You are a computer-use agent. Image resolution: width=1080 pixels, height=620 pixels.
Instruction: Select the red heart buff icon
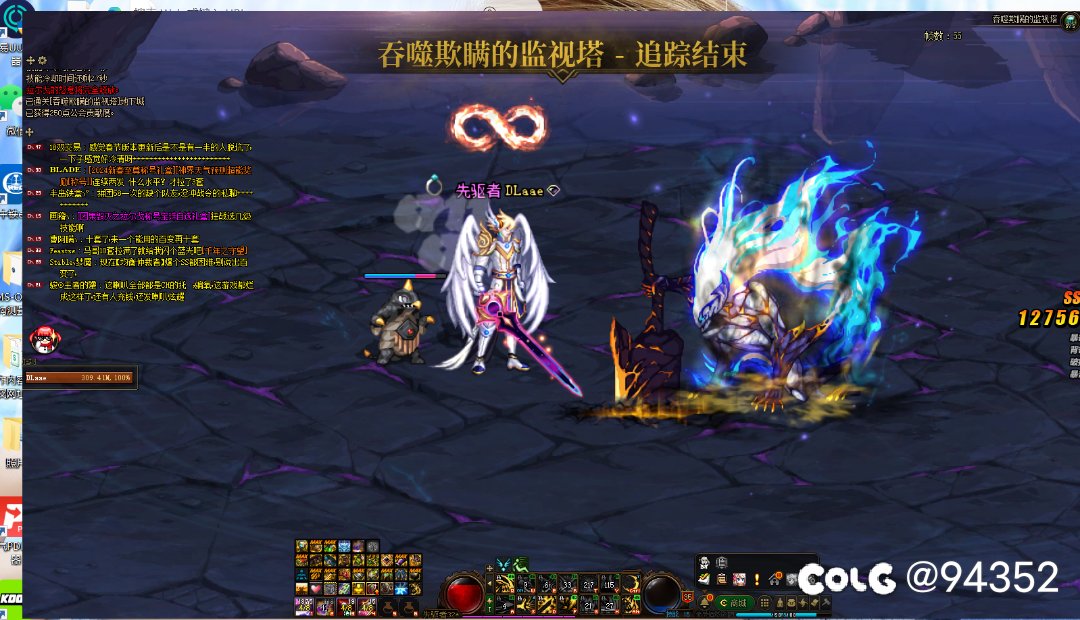click(x=316, y=589)
